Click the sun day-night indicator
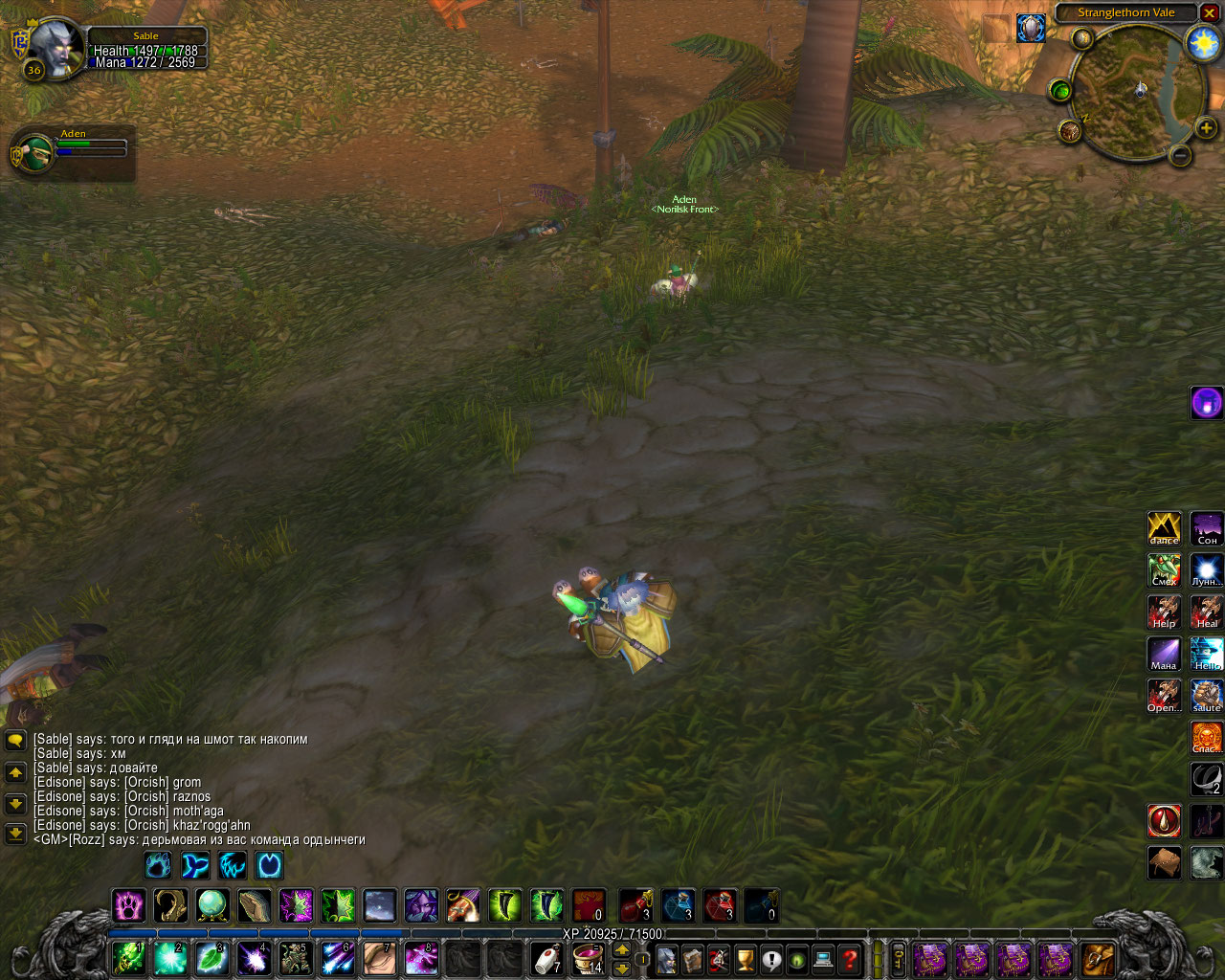The height and width of the screenshot is (980, 1225). (1202, 43)
